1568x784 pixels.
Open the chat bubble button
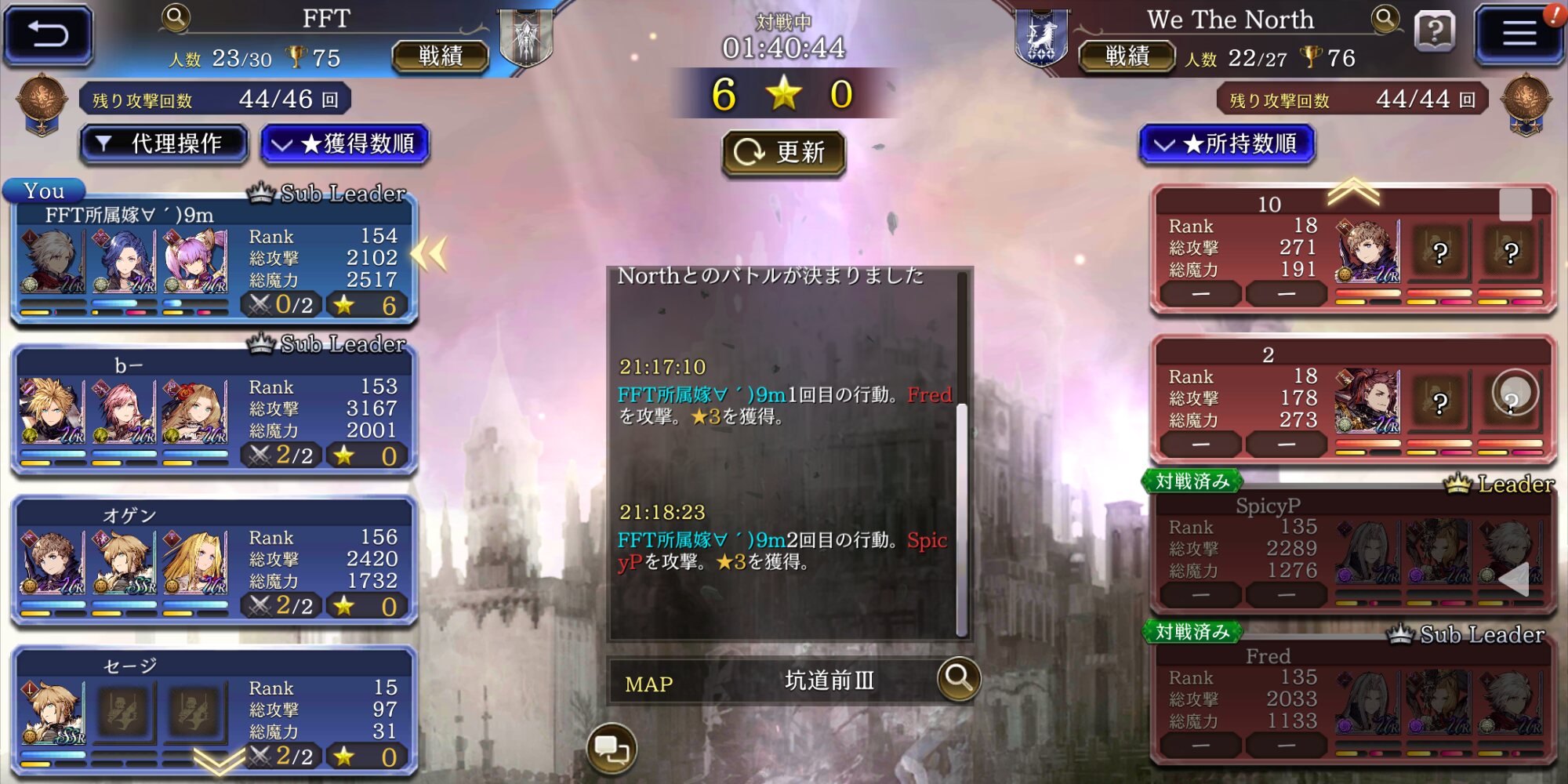click(x=612, y=749)
